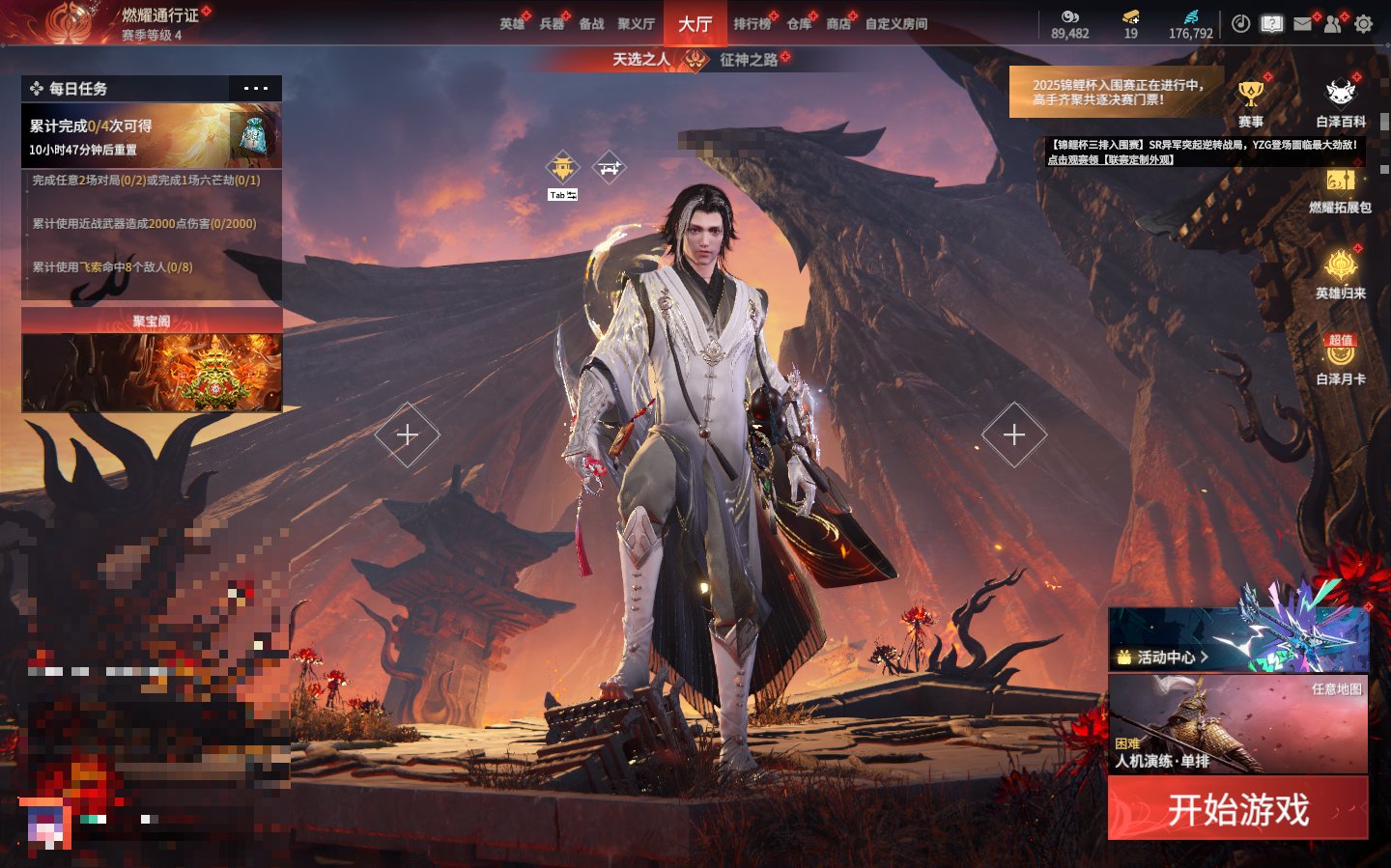This screenshot has width=1391, height=868.
Task: Open the friends list icon
Action: [1333, 24]
